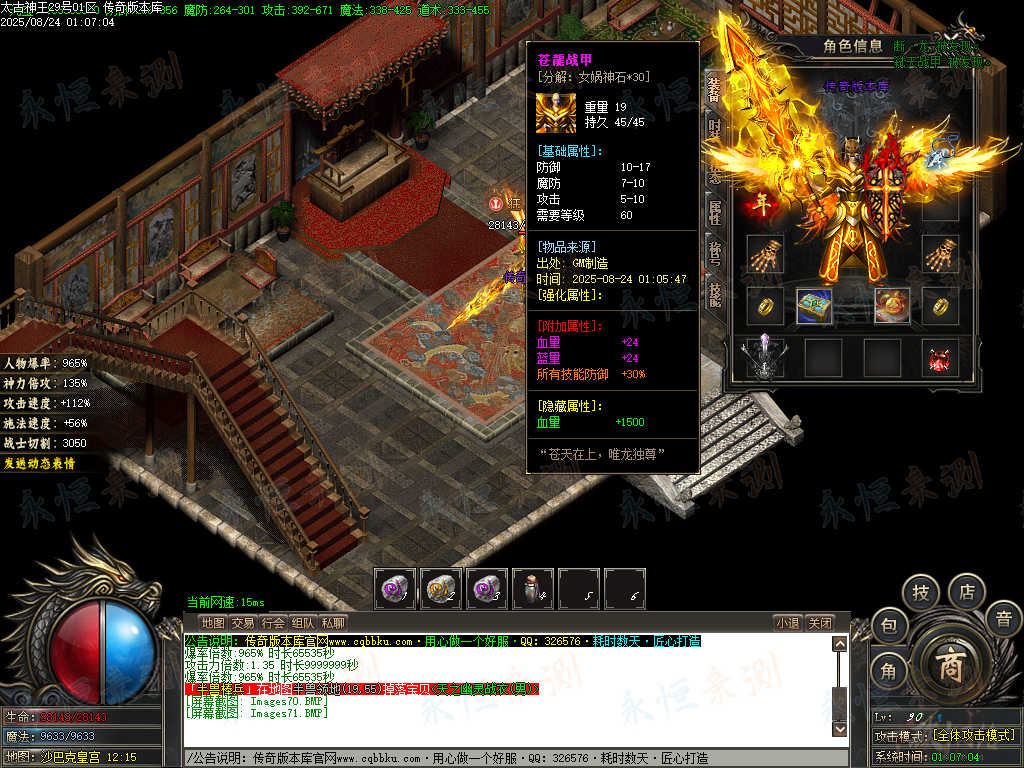Select the 行会 guild tab
The image size is (1024, 768).
point(273,622)
